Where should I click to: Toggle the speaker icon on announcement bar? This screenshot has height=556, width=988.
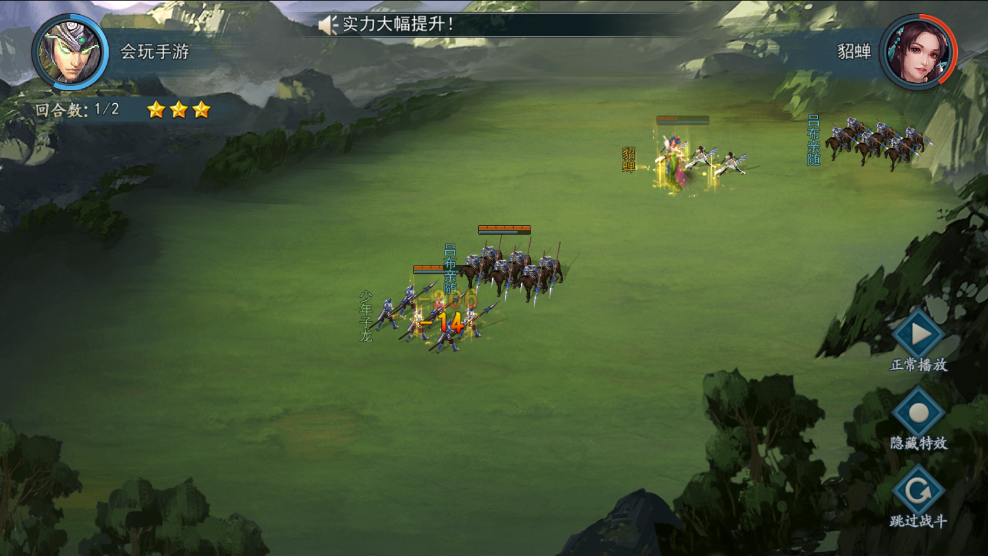327,24
